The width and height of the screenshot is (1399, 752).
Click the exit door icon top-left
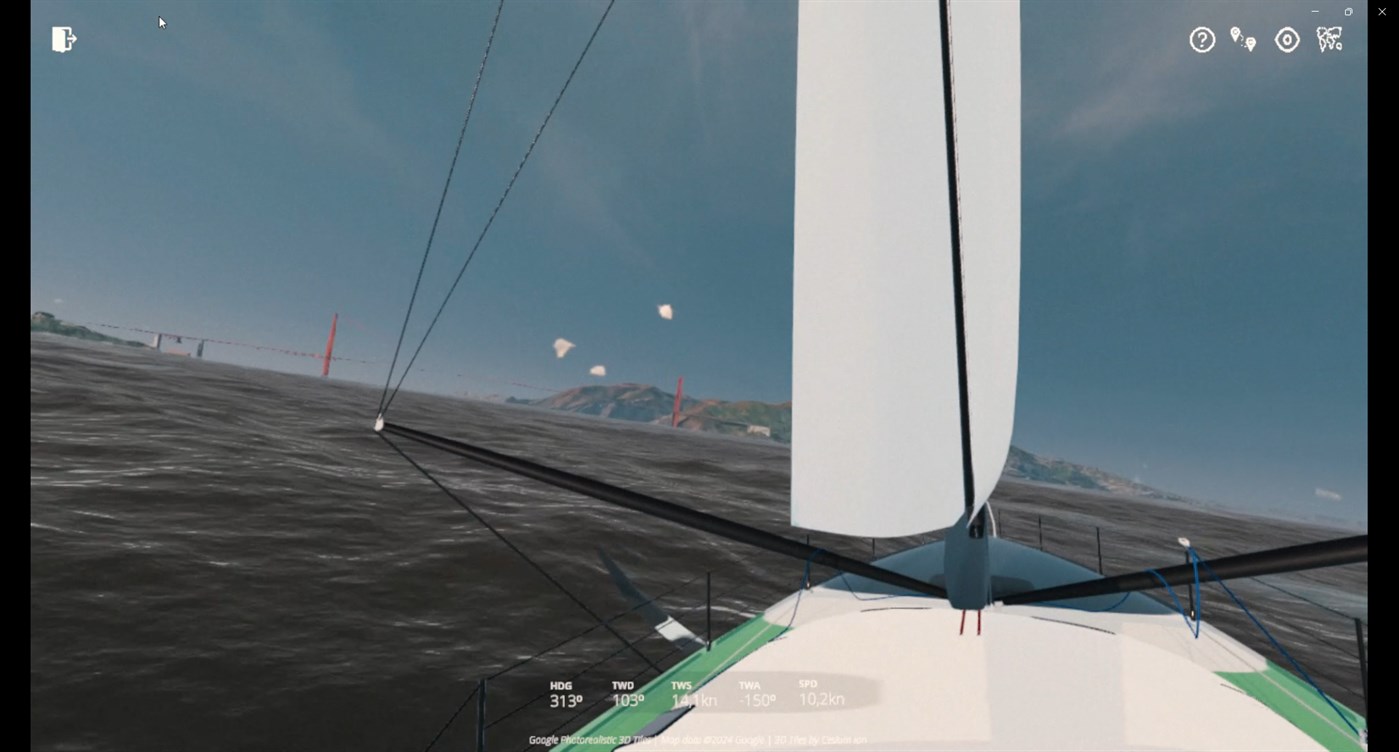[x=63, y=38]
